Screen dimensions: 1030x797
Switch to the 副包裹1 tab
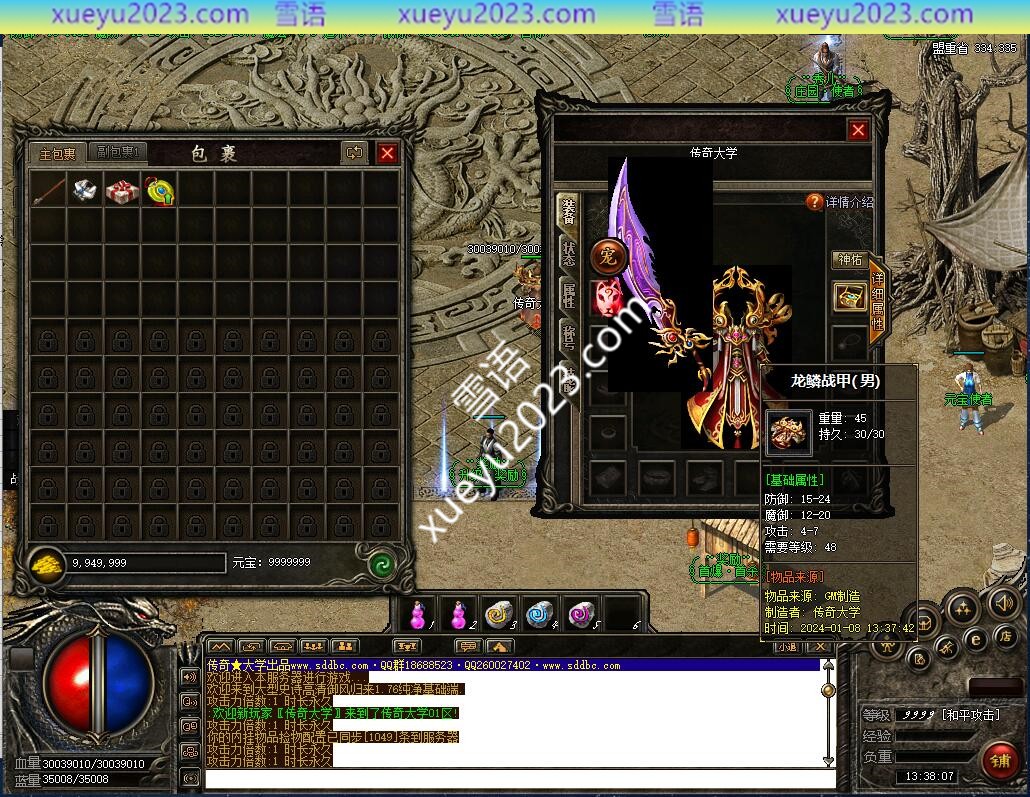point(117,153)
